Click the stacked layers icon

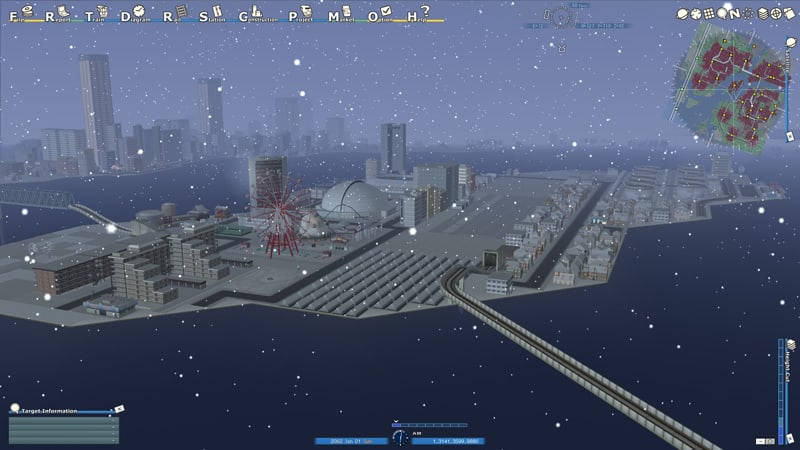[x=764, y=13]
